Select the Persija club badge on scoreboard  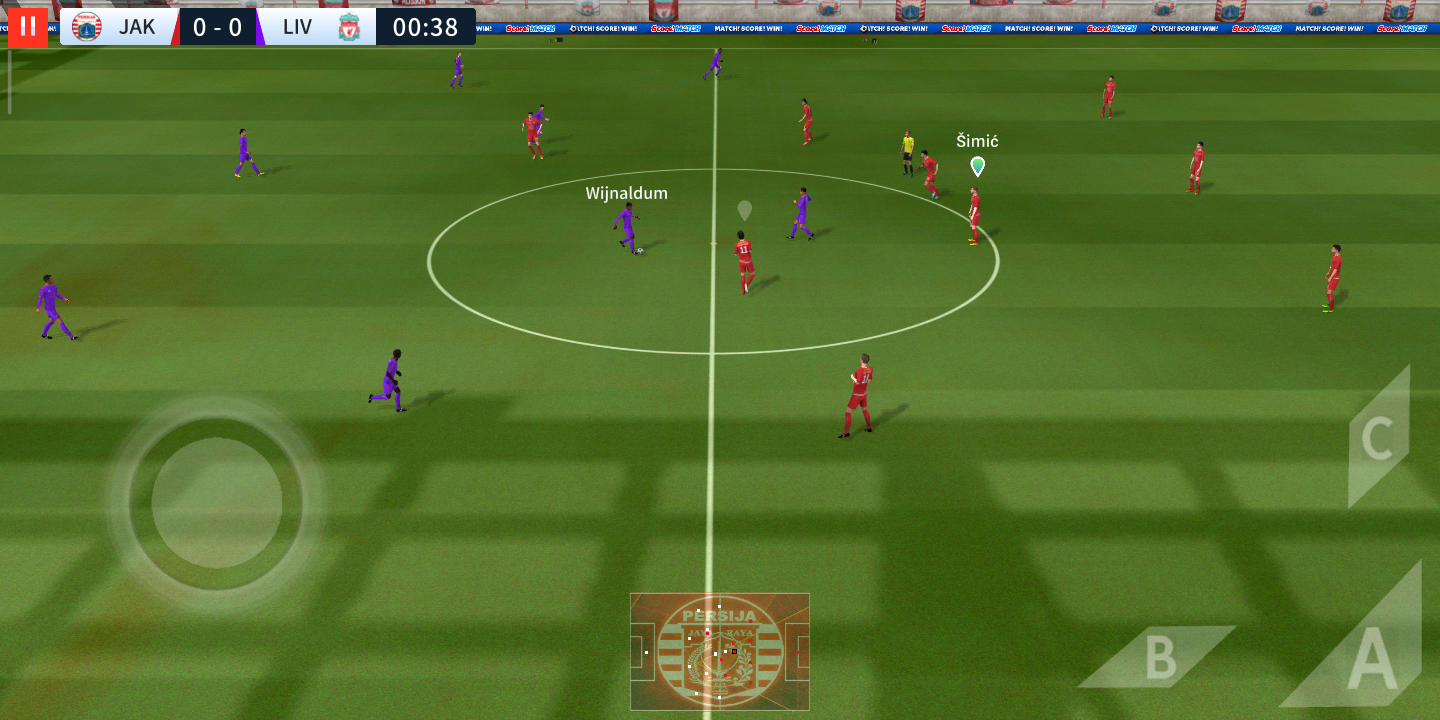[x=88, y=27]
